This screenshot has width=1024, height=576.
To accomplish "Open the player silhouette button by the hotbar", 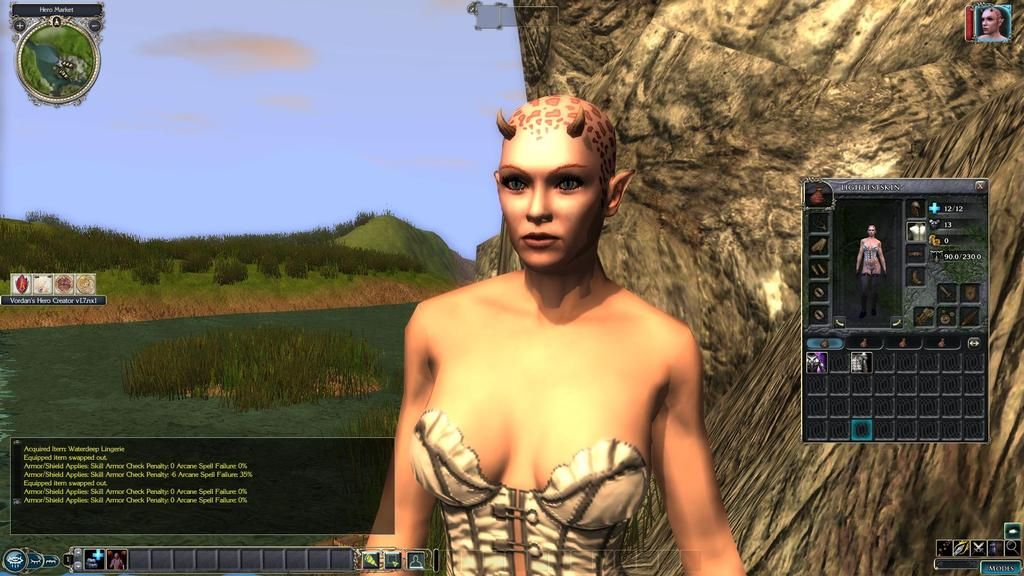I will 415,560.
